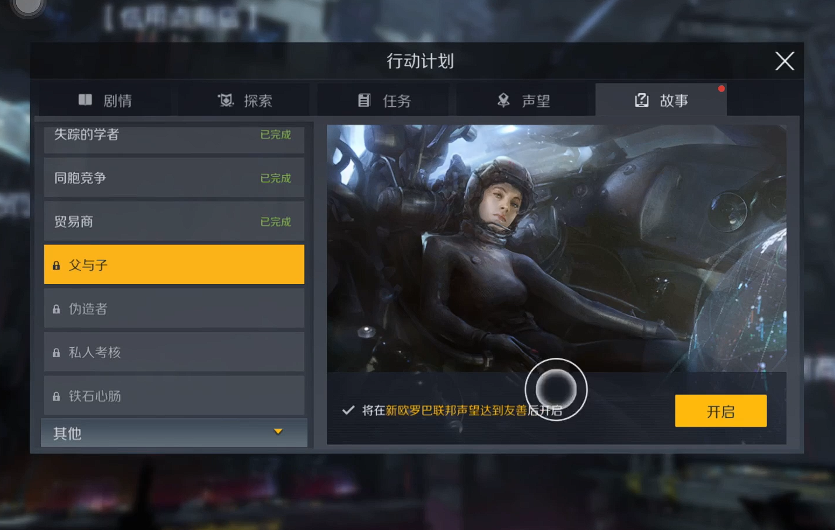Screen dimensions: 835x530
Task: Switch to the 剧情 tab
Action: tap(106, 101)
